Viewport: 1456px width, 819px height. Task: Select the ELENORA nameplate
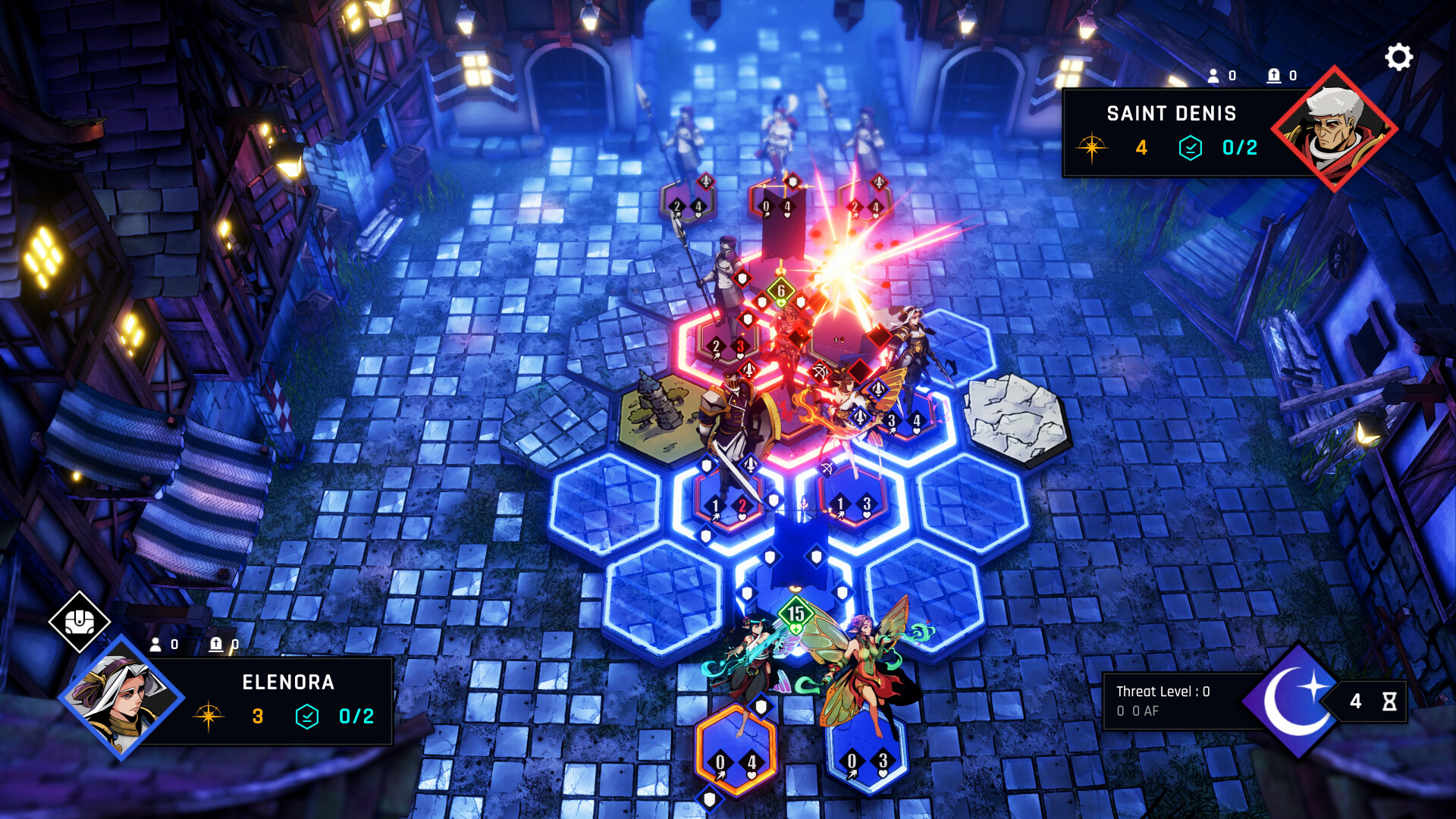[288, 682]
